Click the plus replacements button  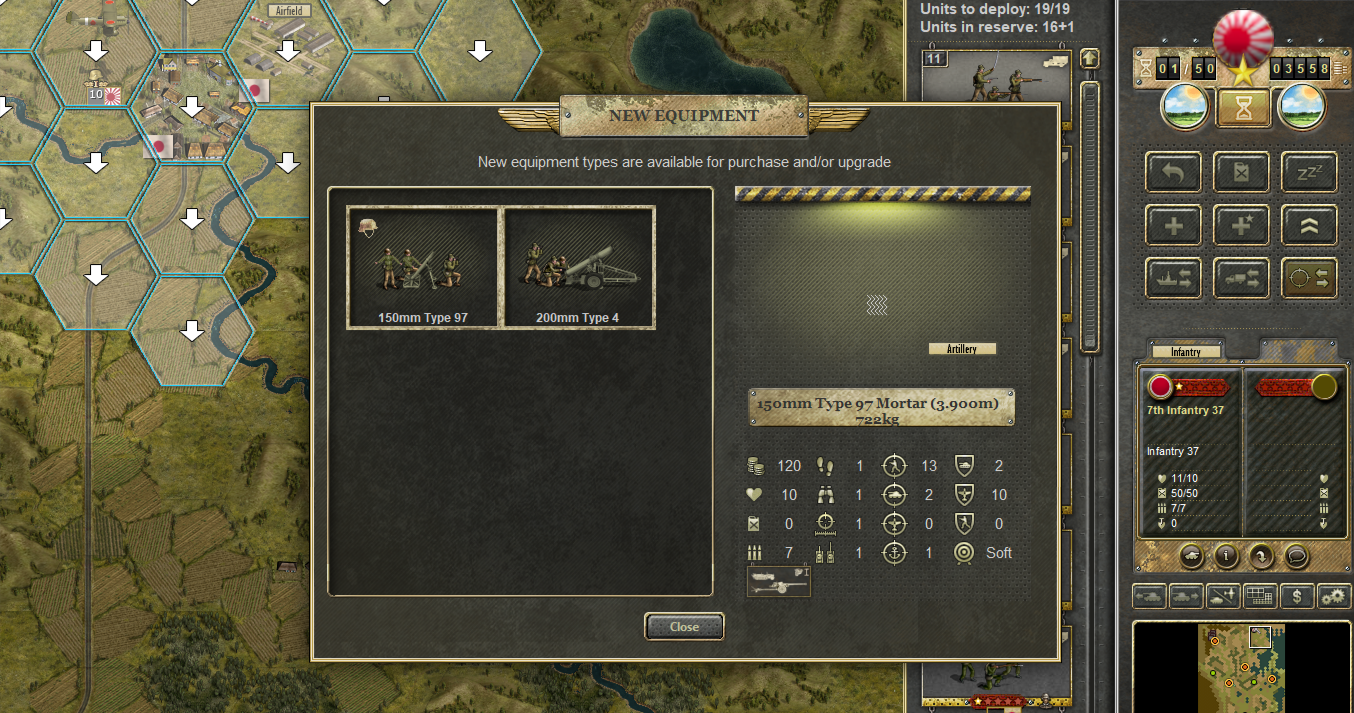(1174, 225)
